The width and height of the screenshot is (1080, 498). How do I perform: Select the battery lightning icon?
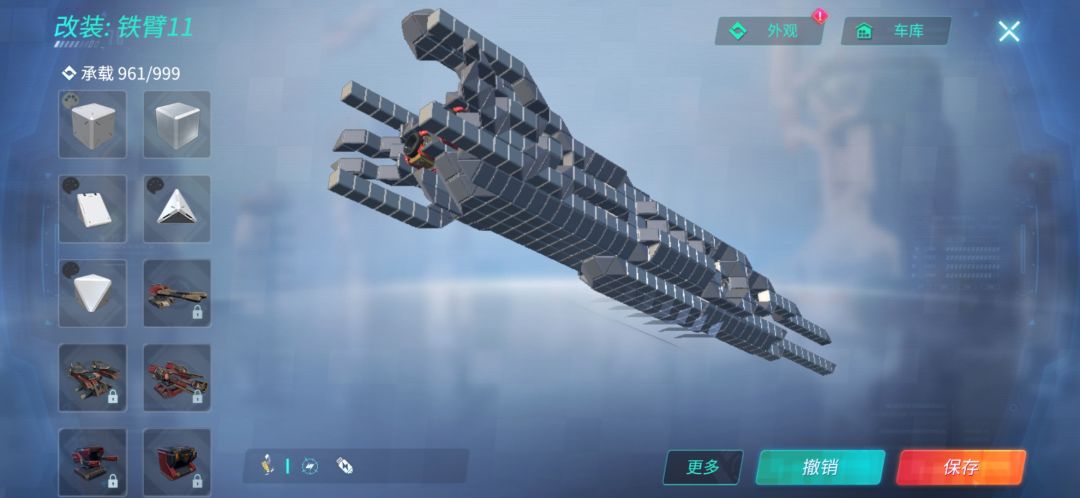pos(344,465)
